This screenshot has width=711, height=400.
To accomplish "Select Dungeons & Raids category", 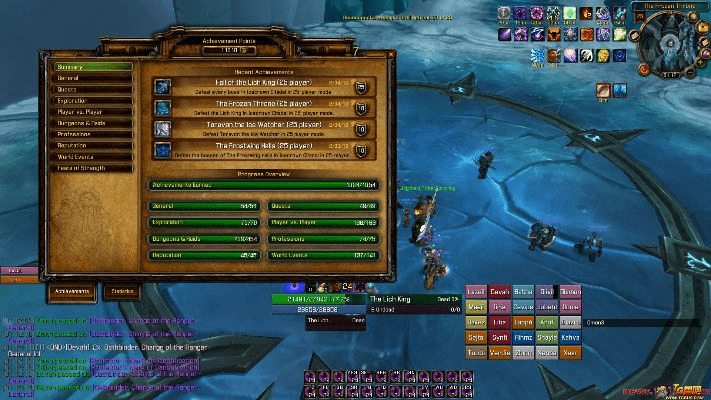I will [92, 123].
